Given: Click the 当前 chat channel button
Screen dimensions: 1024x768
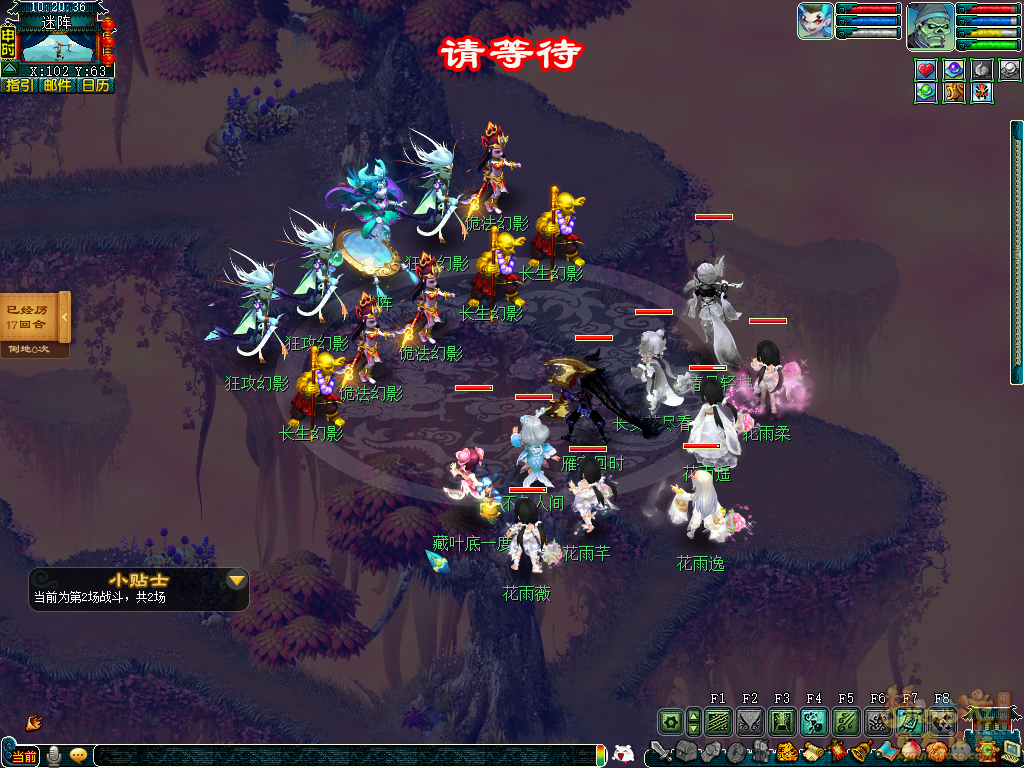Looking at the screenshot, I should [22, 756].
